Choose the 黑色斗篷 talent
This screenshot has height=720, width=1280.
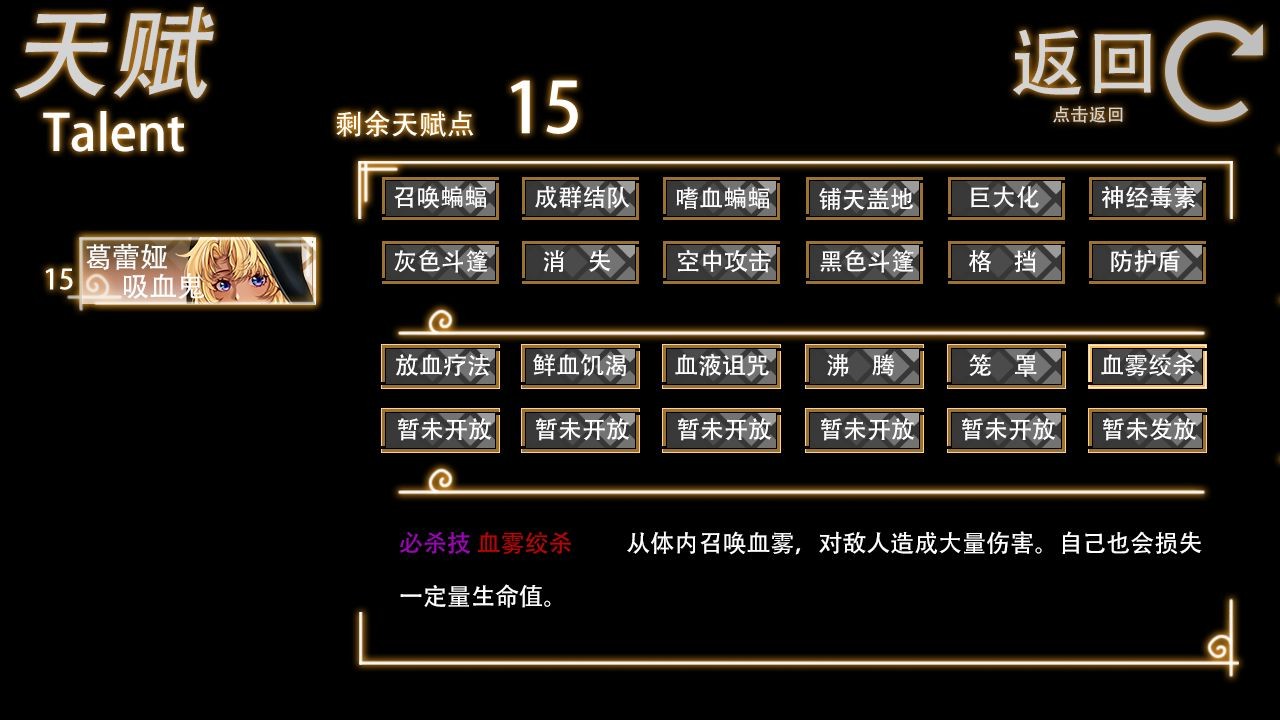(863, 262)
